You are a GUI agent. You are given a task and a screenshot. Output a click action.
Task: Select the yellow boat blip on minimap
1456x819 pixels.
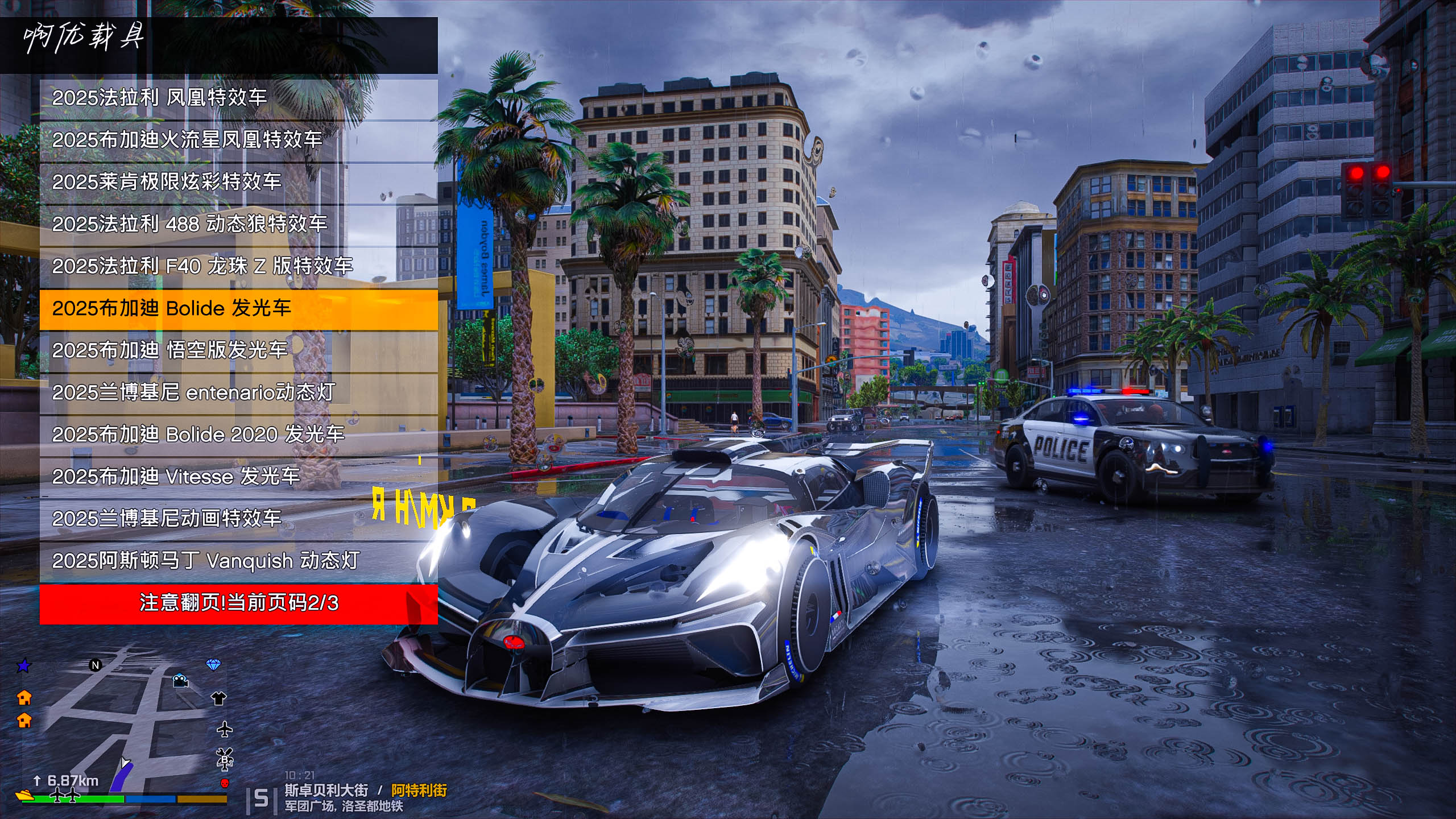coord(24,795)
